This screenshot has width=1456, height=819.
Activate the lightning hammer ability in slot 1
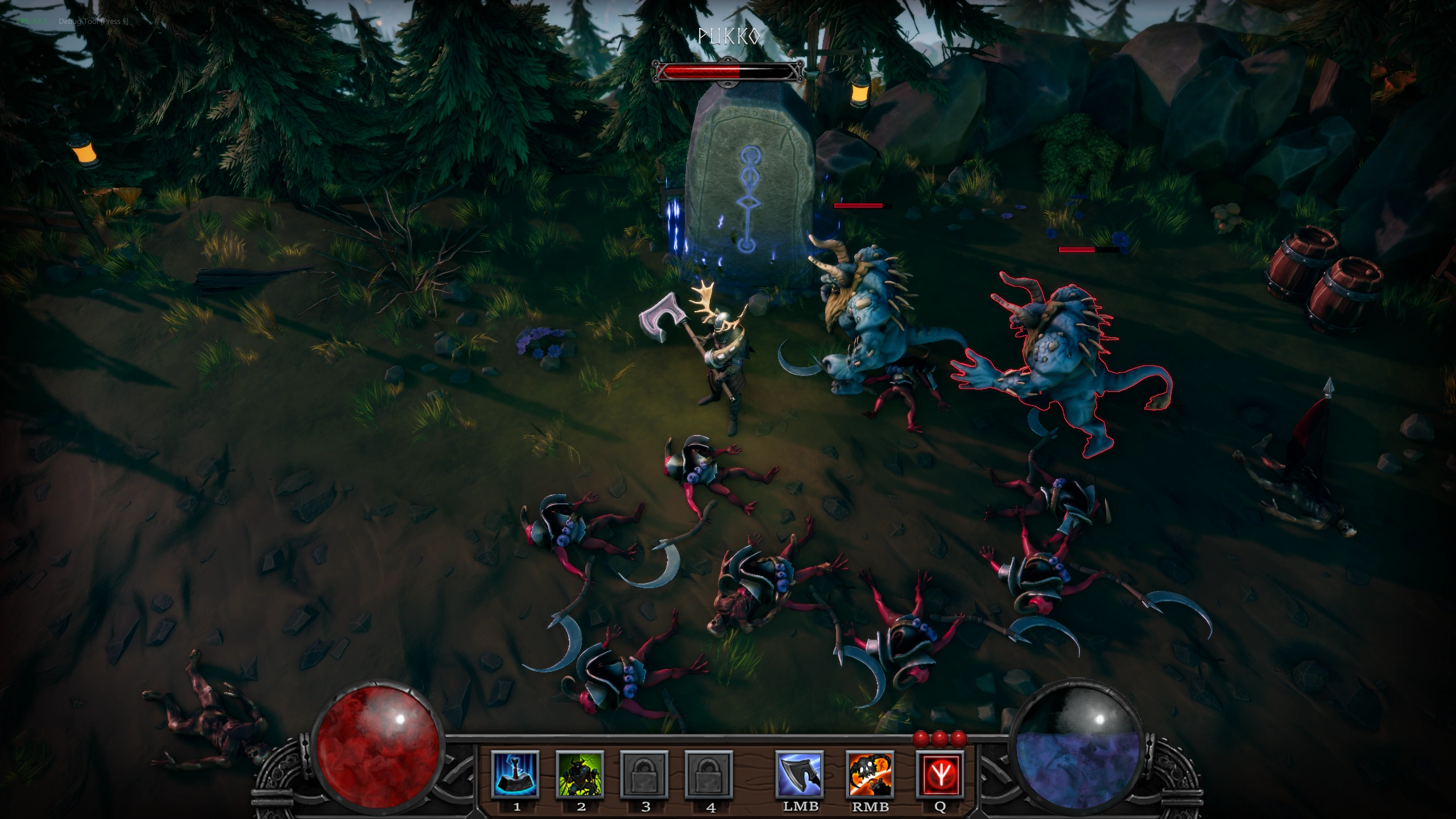coord(515,774)
